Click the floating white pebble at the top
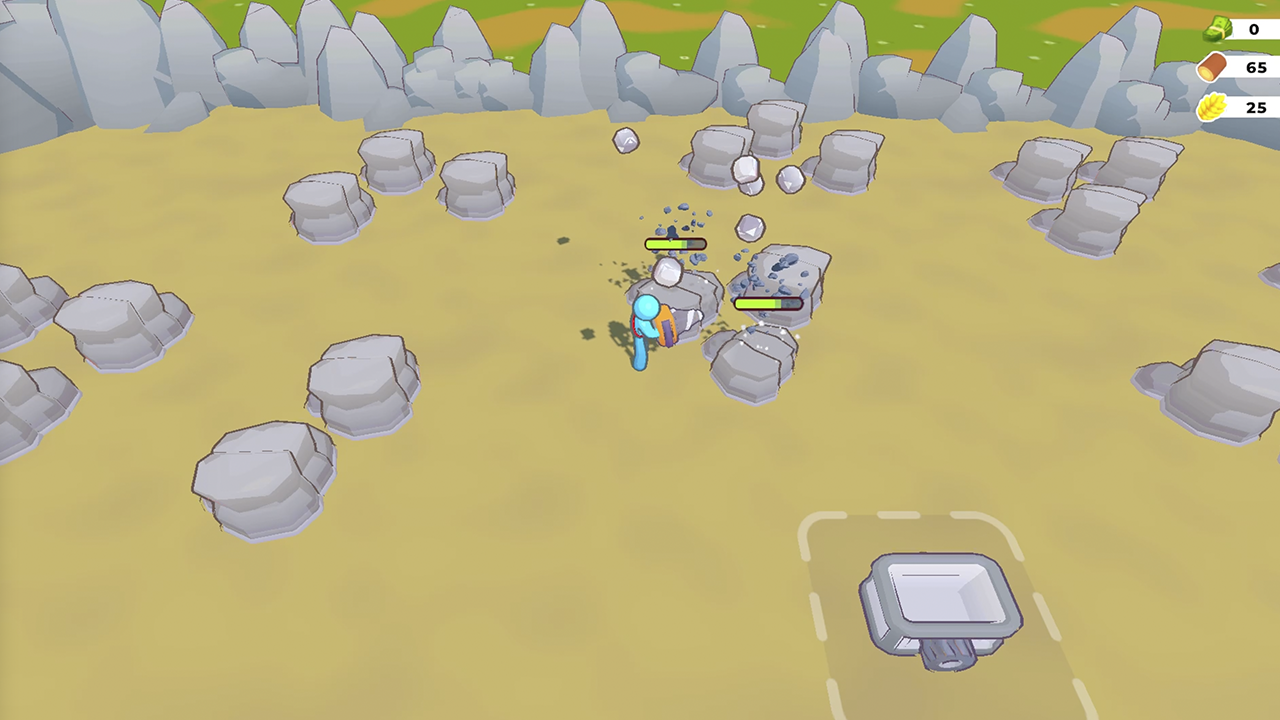The width and height of the screenshot is (1280, 720). (x=625, y=140)
